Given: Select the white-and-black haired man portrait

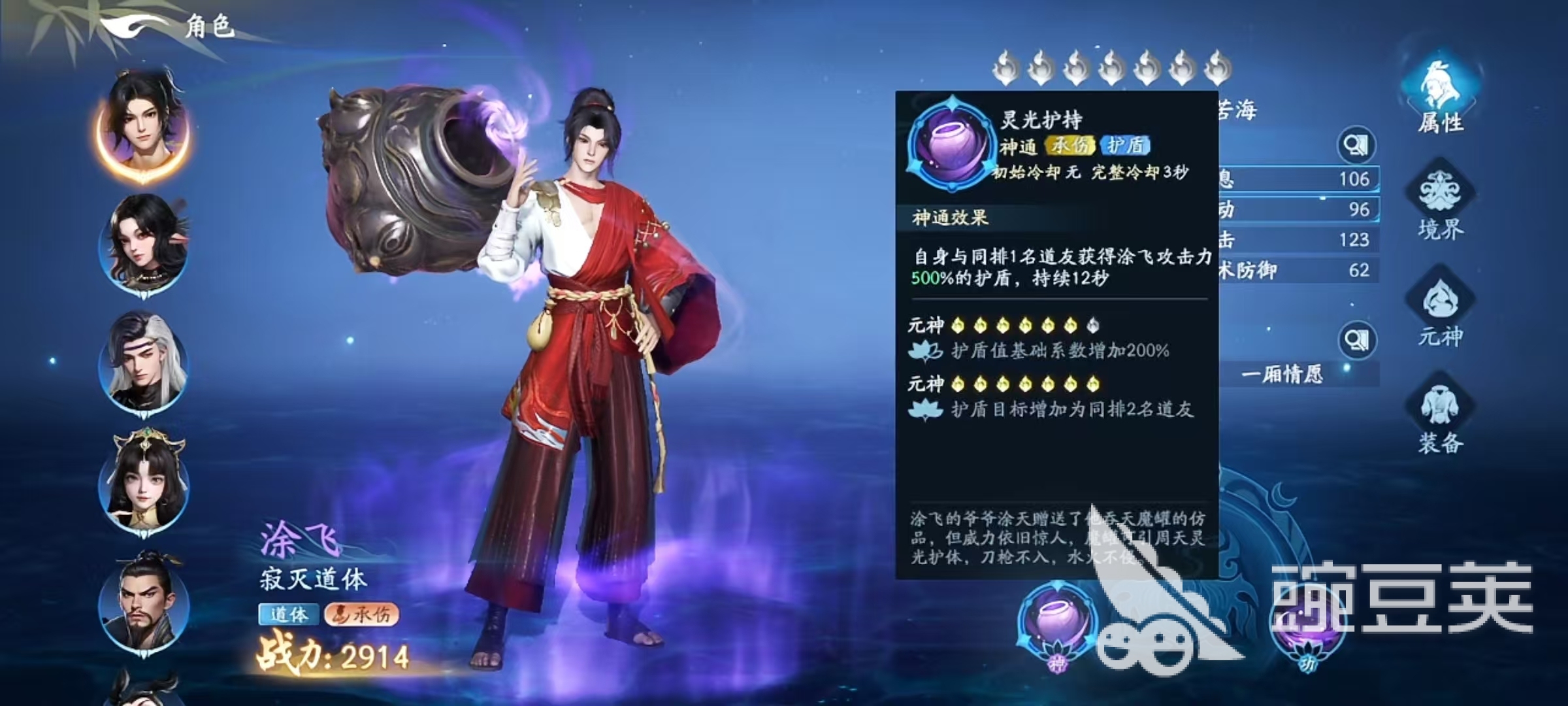Looking at the screenshot, I should click(144, 363).
